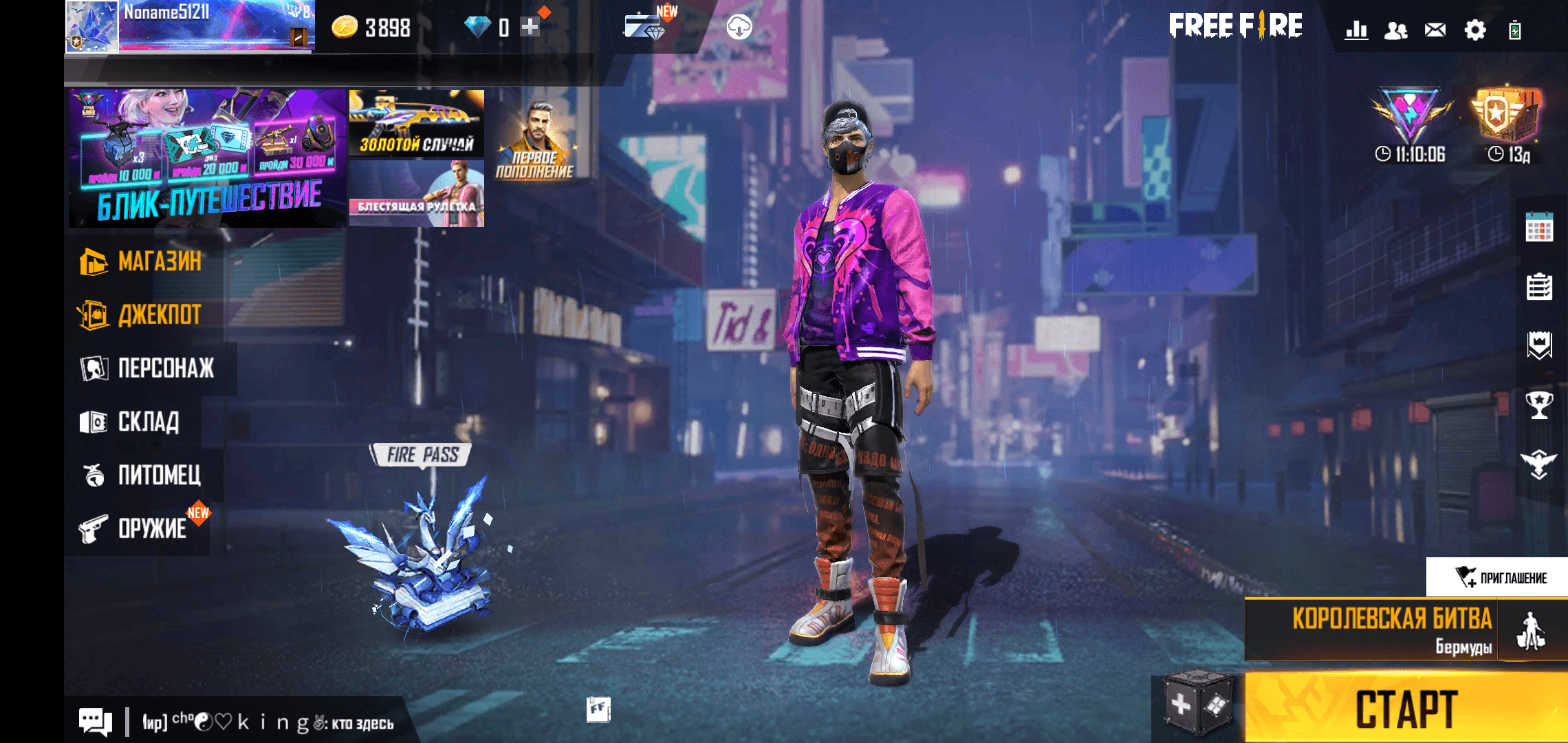Open the Блик-Путешествие event banner
1568x743 pixels.
click(208, 158)
